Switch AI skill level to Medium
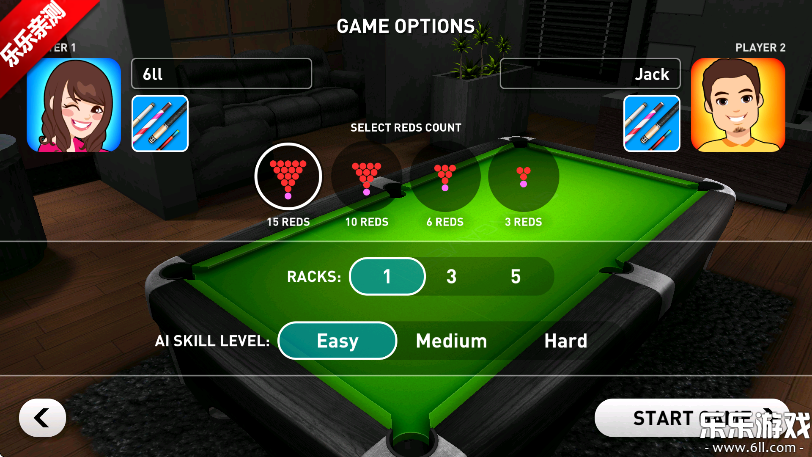 [x=451, y=341]
